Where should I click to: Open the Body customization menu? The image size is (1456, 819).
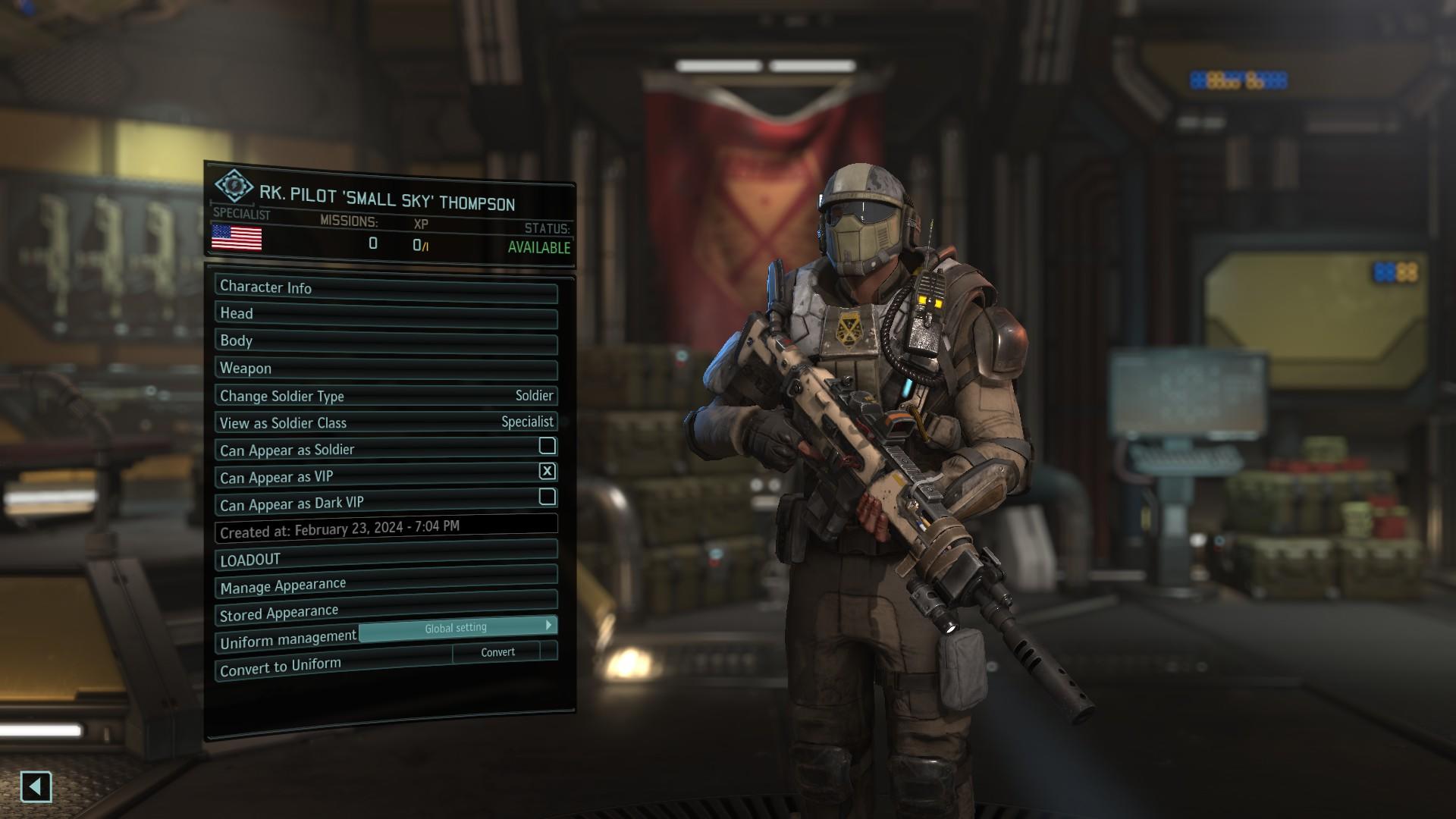tap(386, 342)
